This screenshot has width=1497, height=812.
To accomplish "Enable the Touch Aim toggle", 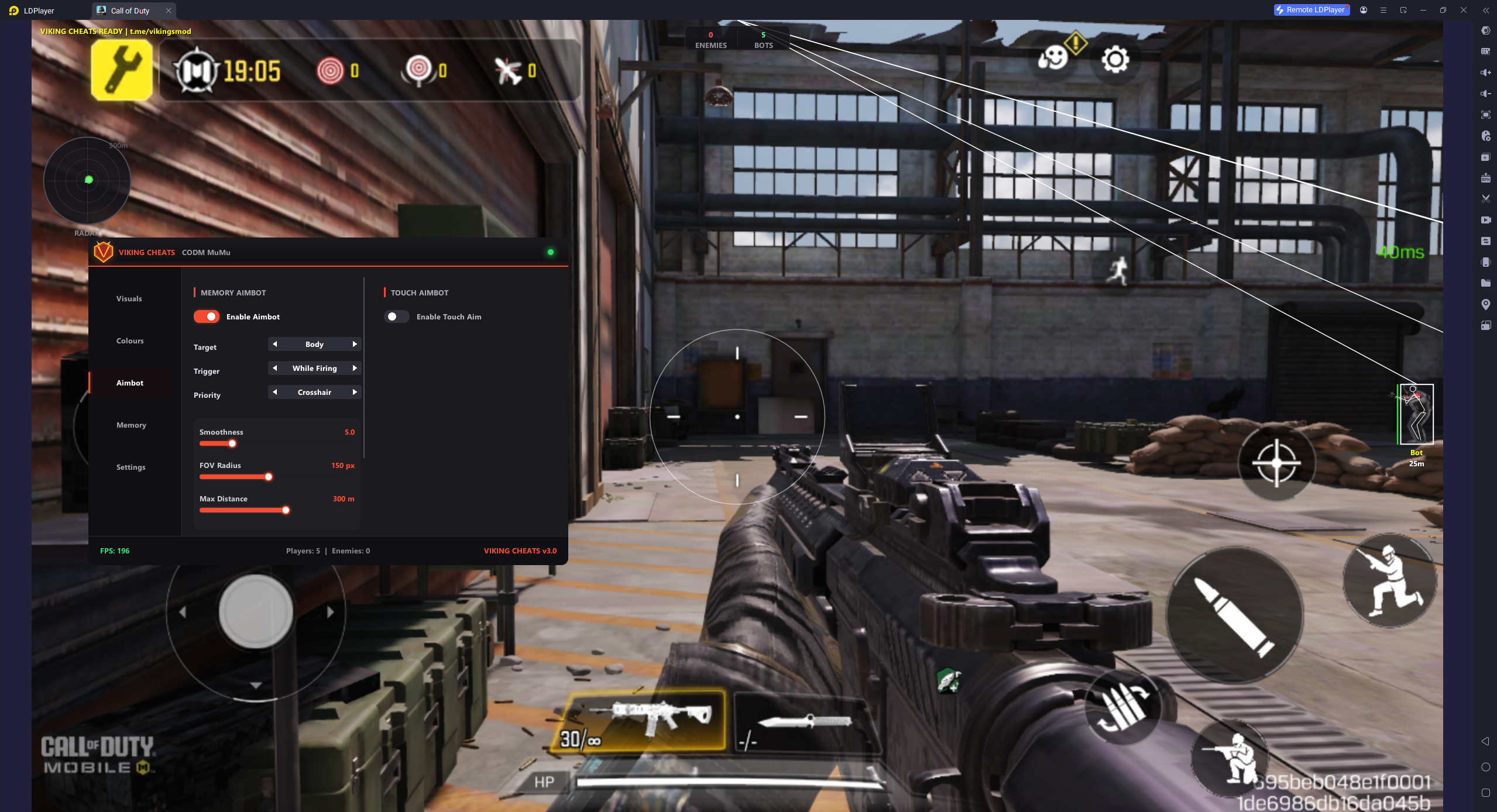I will 396,316.
